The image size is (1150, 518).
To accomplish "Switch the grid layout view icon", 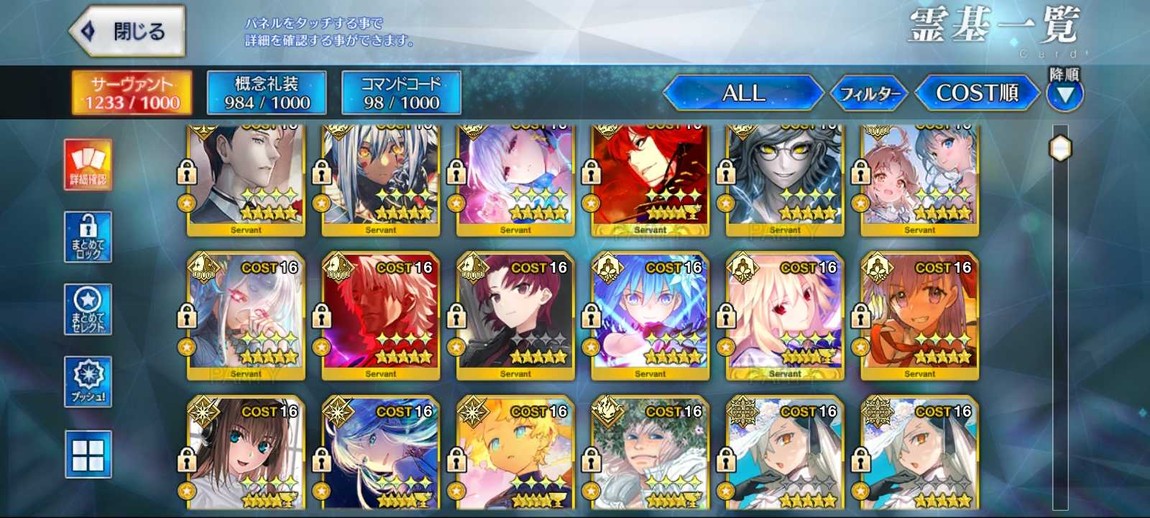I will tap(88, 455).
